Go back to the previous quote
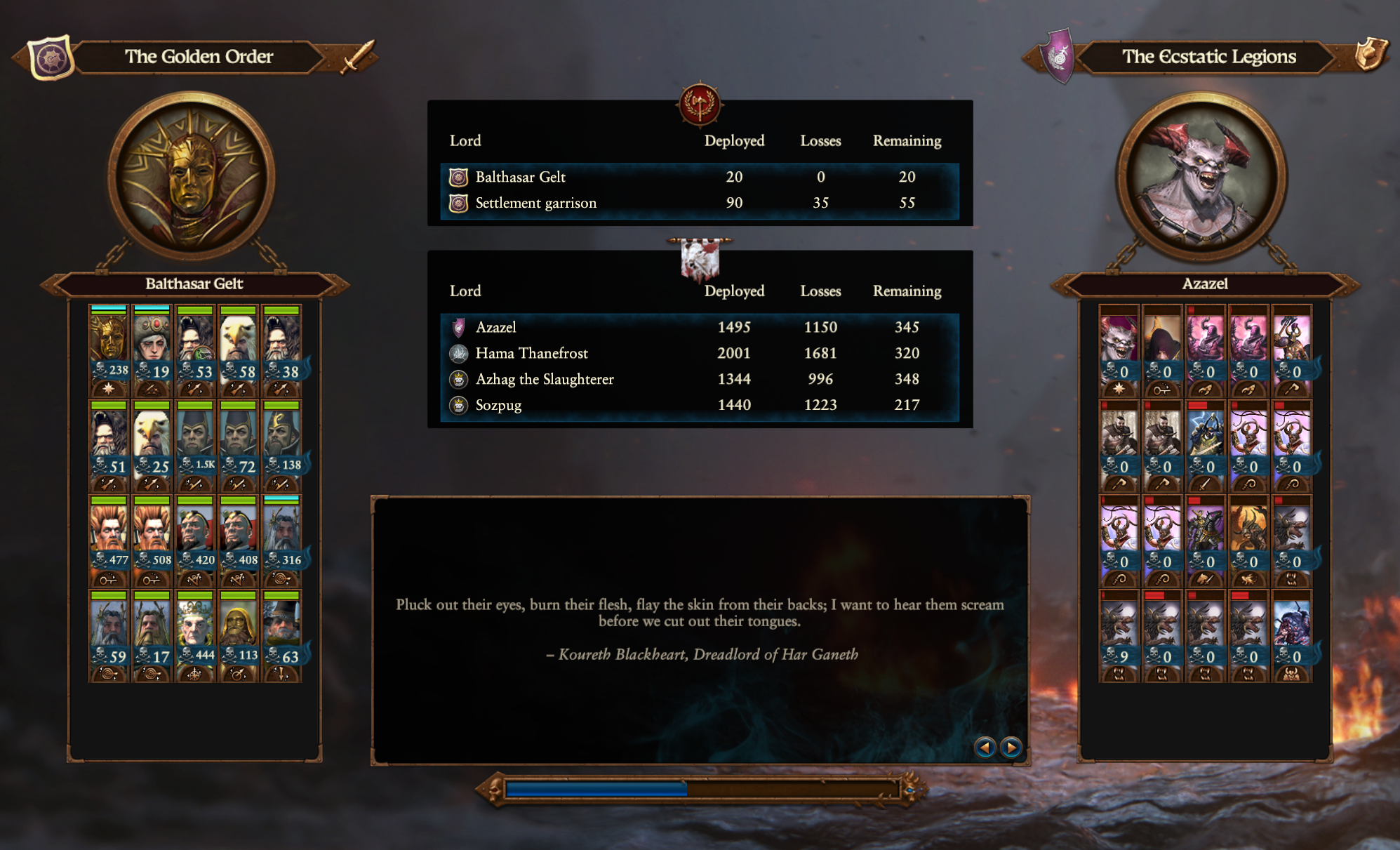 [985, 748]
